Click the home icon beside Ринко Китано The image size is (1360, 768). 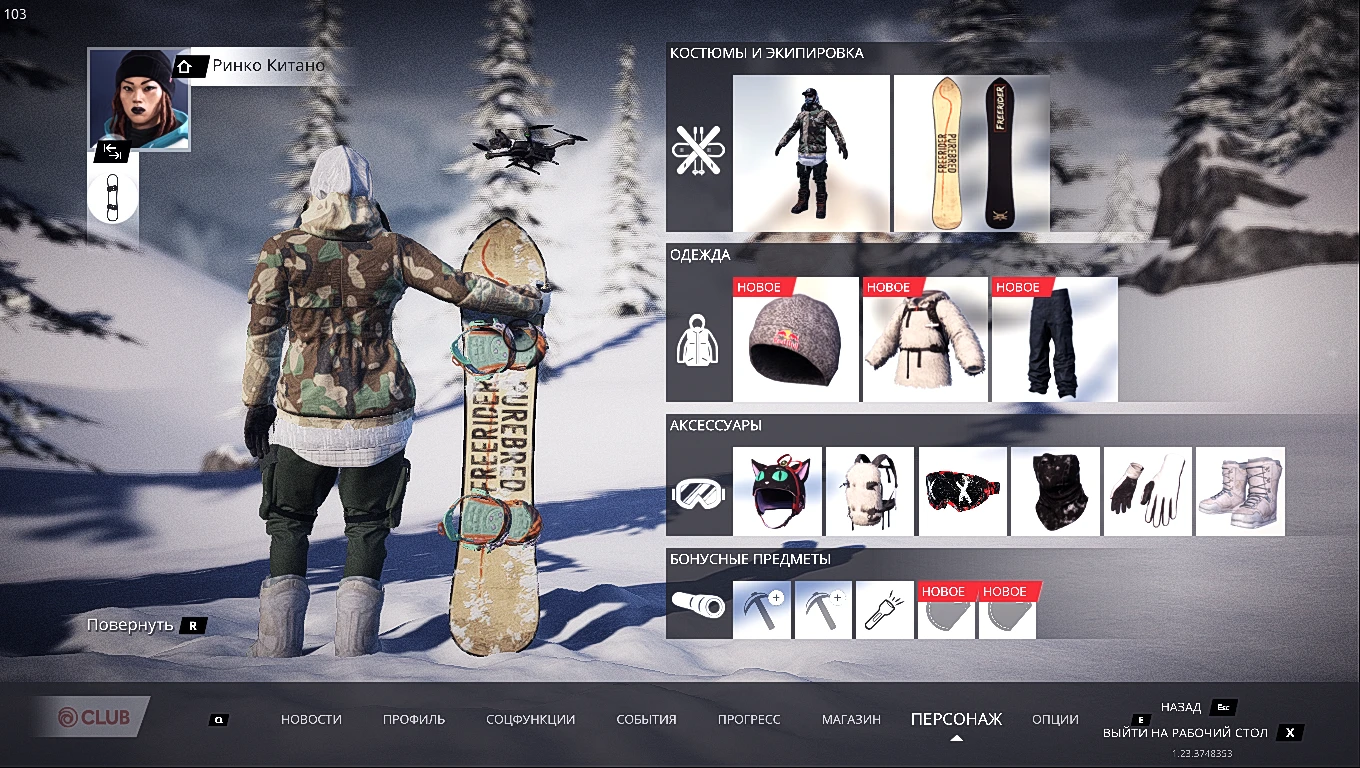[x=184, y=65]
